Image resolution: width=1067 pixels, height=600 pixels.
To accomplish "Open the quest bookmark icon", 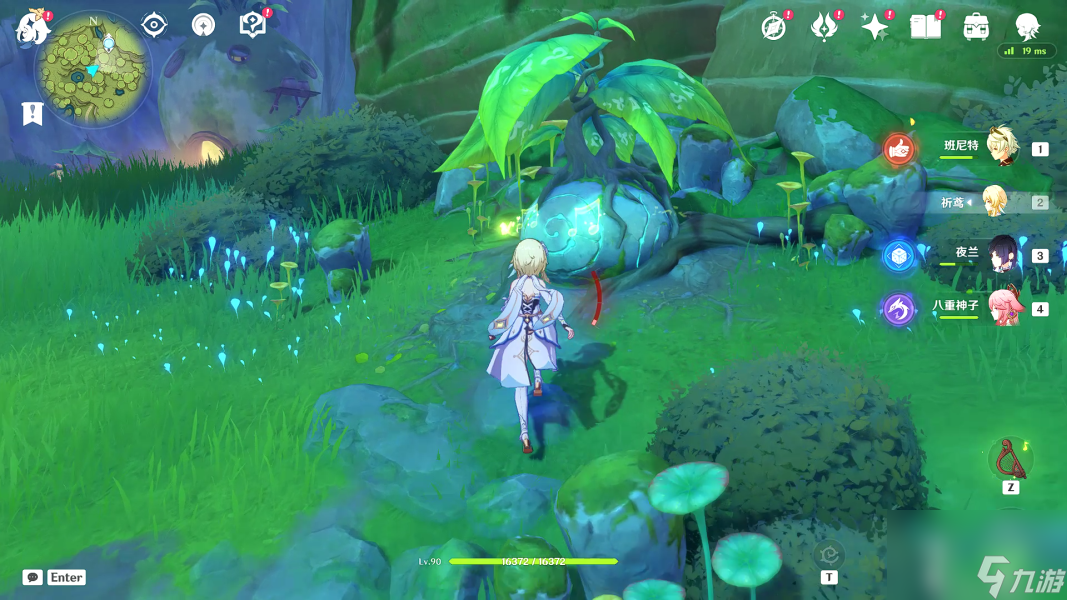I will [32, 113].
